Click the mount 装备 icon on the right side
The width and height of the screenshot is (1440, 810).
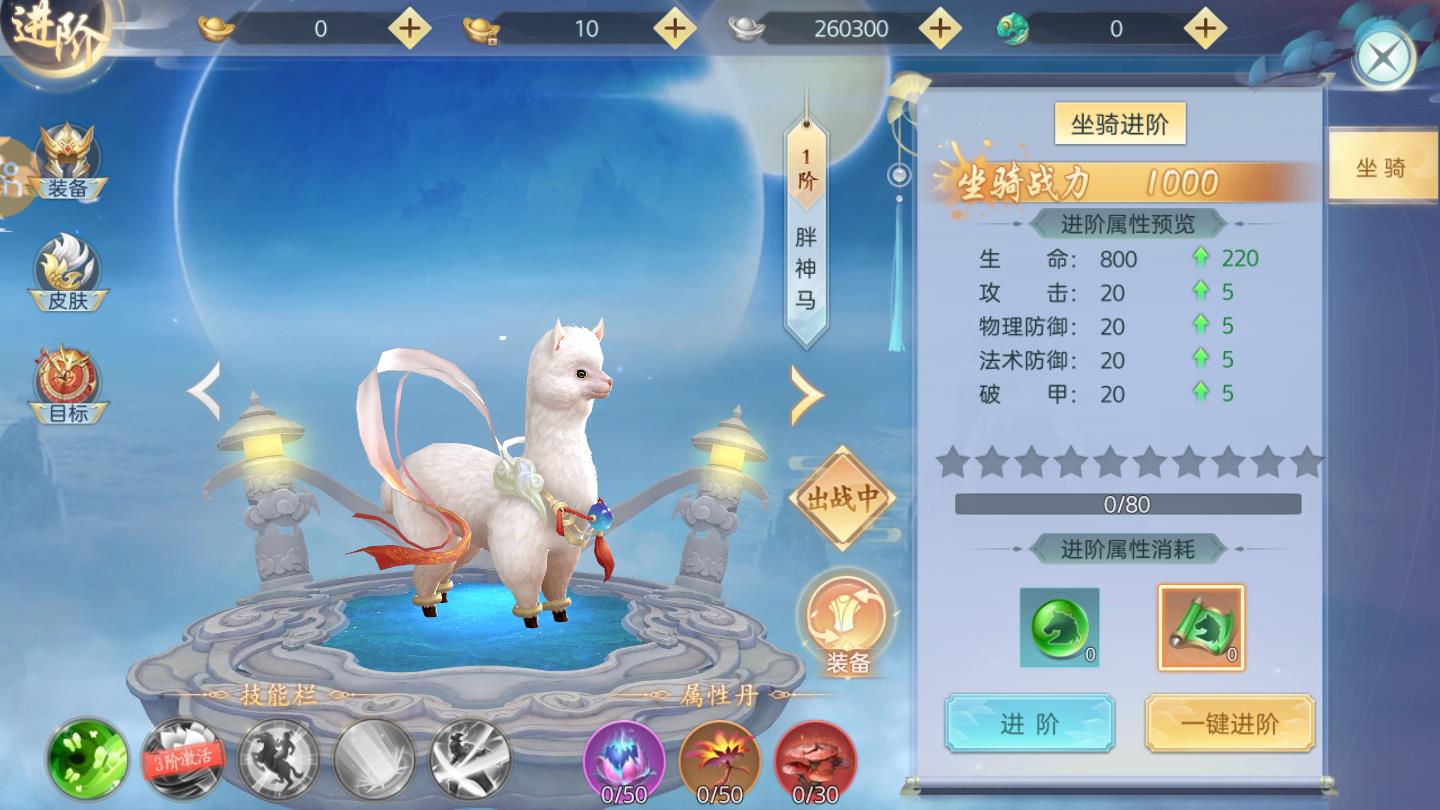coord(845,625)
